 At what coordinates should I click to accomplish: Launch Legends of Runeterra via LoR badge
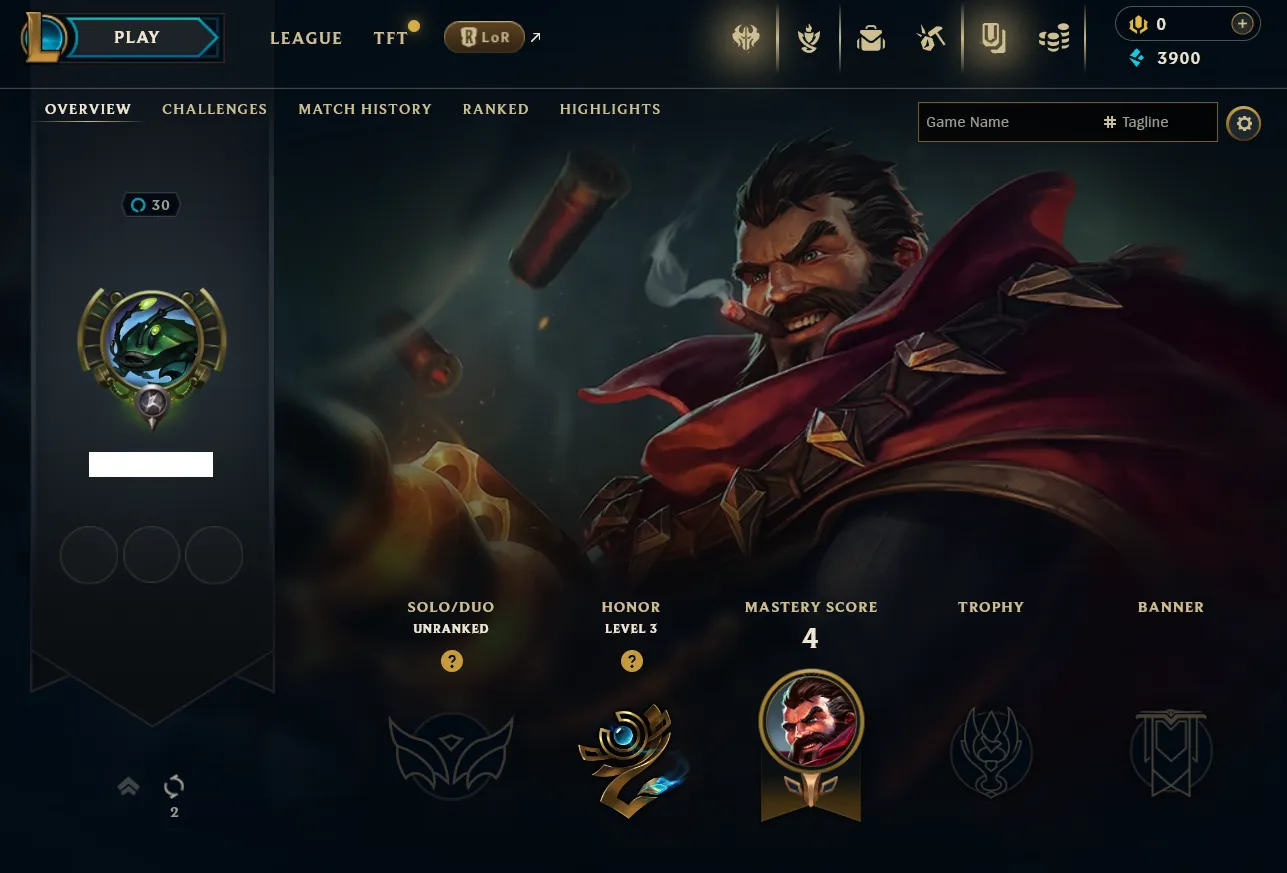484,38
